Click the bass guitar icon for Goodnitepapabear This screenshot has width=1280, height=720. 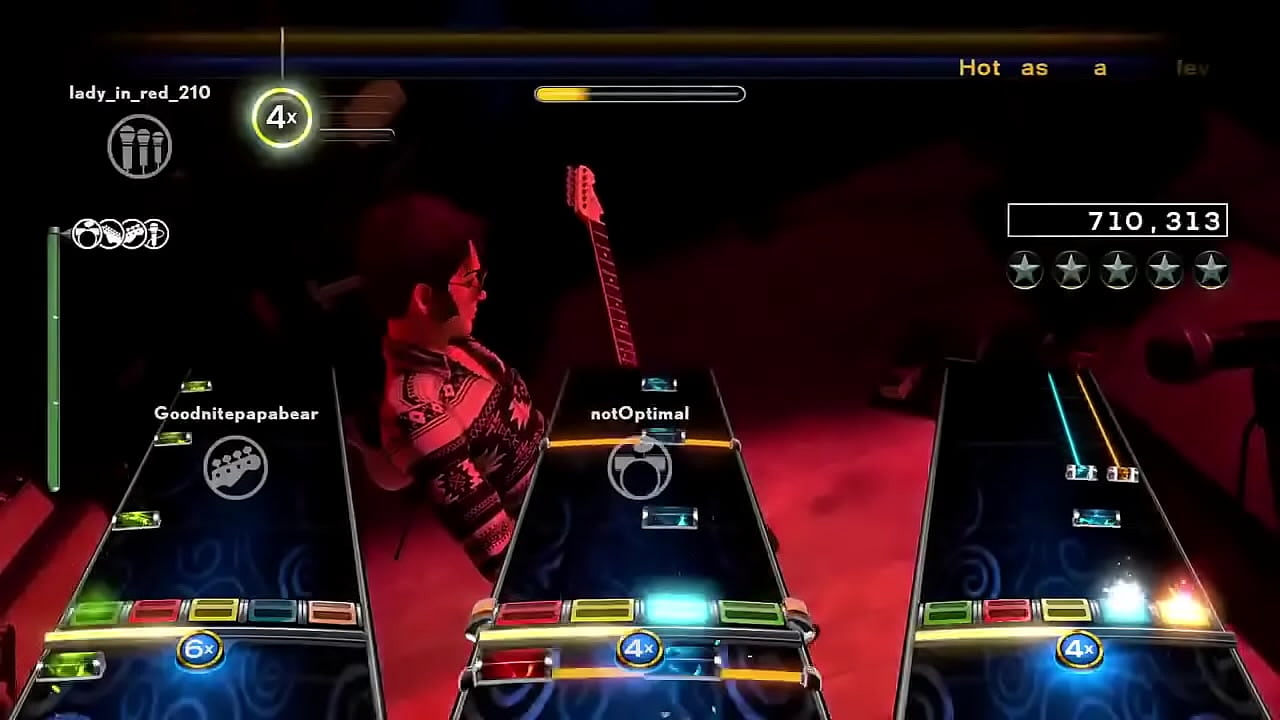232,465
